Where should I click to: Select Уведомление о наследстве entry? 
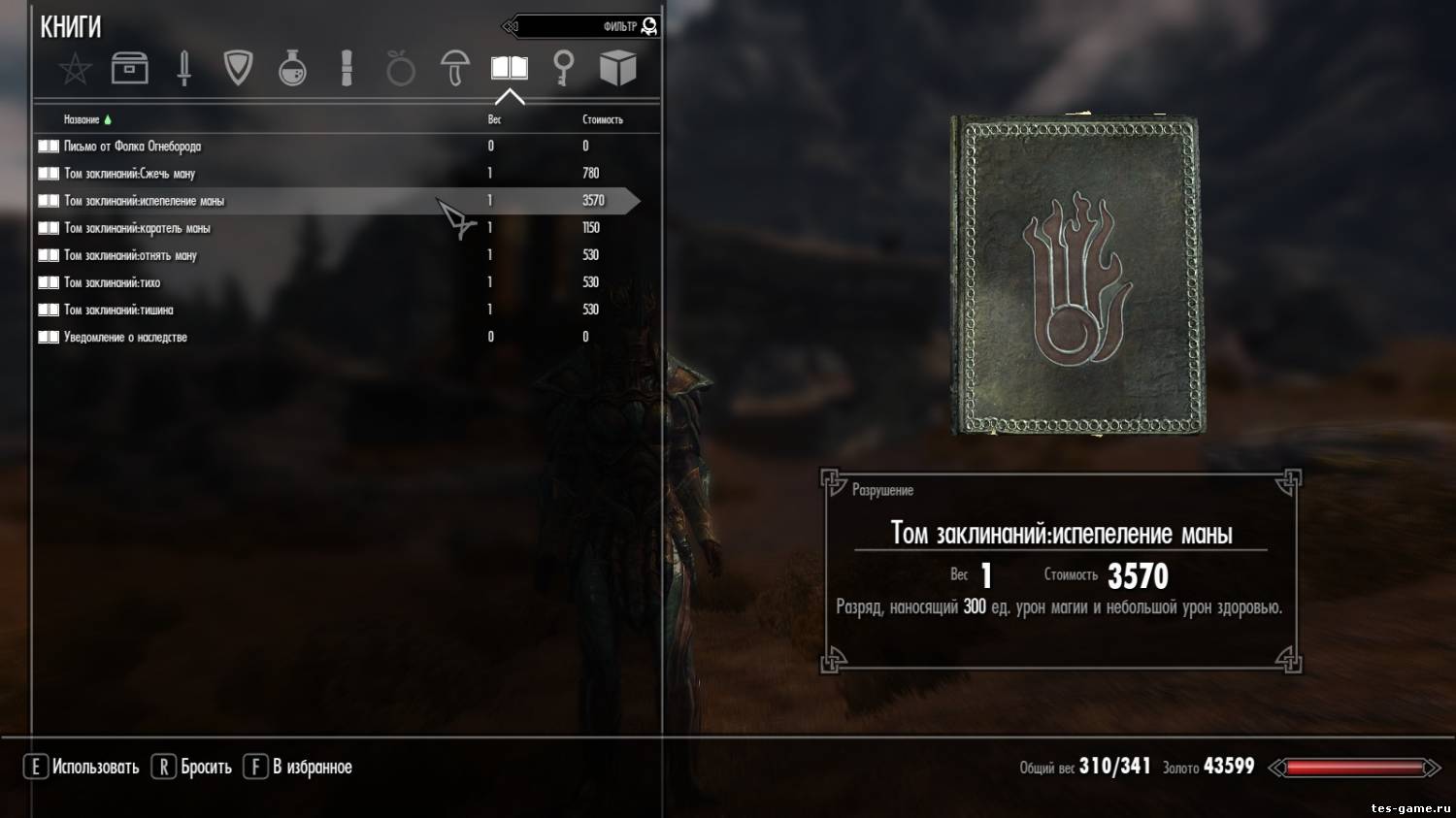click(125, 337)
